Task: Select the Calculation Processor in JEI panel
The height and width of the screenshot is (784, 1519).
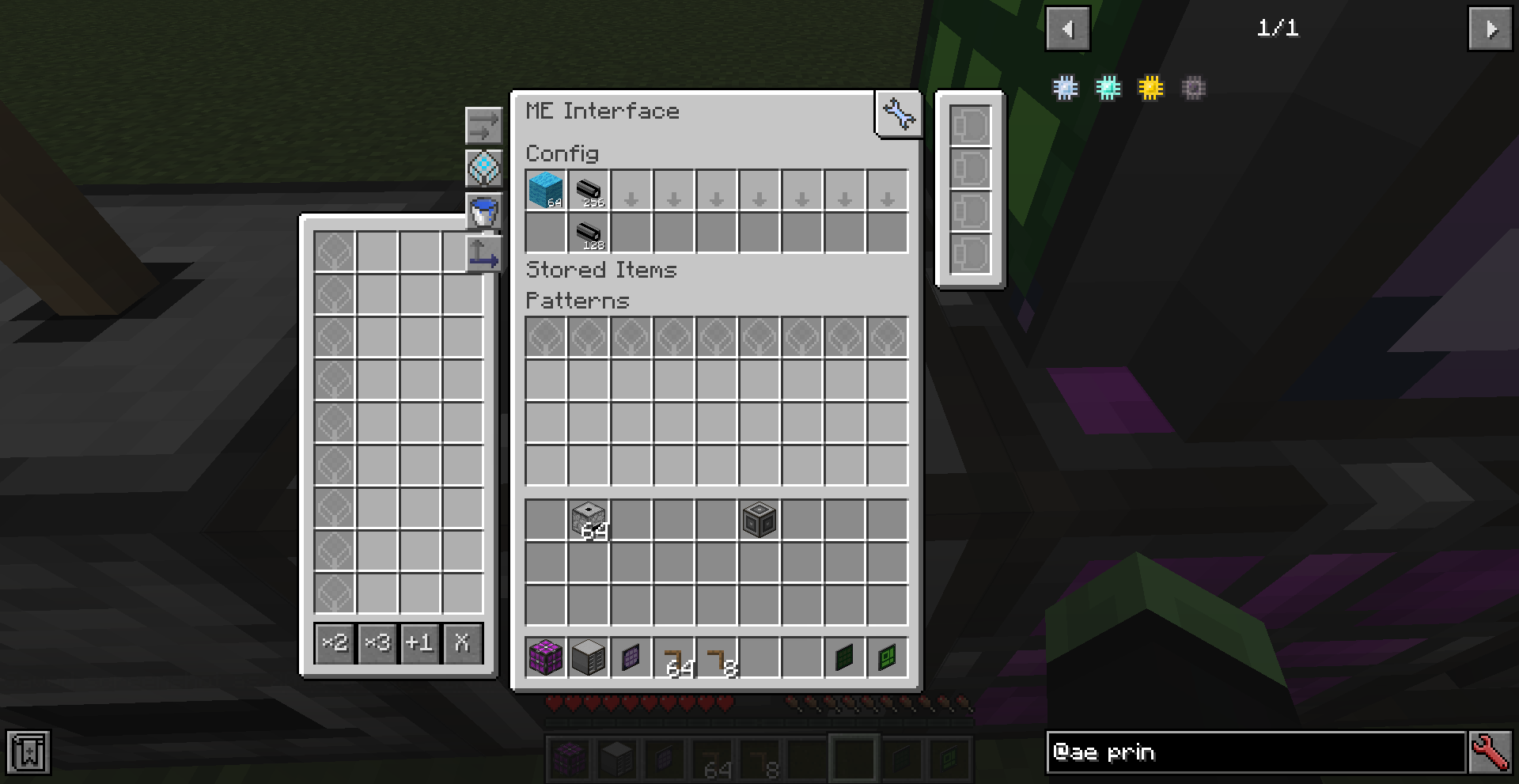Action: click(x=1064, y=89)
